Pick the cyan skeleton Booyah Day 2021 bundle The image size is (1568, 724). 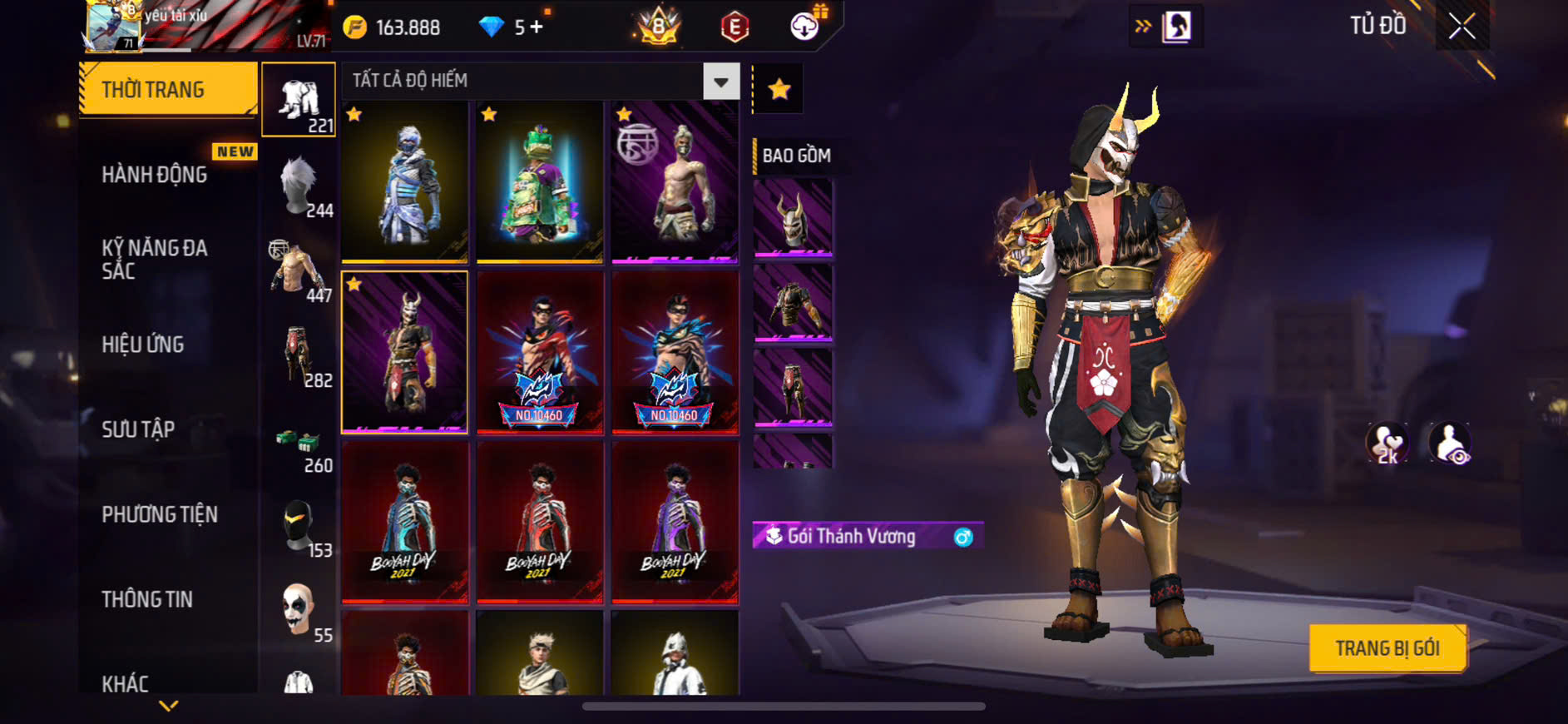click(x=404, y=522)
